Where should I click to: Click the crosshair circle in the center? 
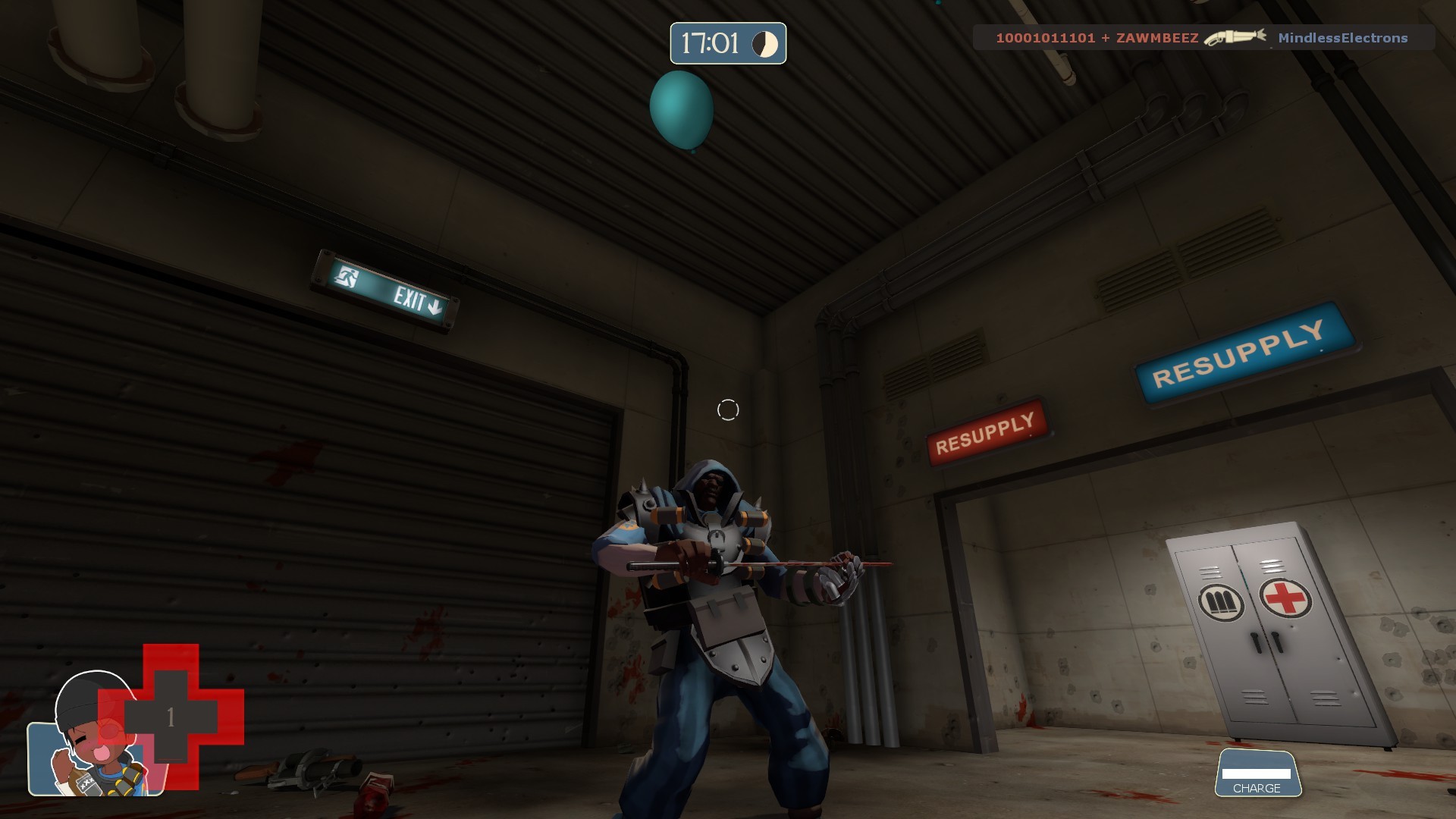click(x=730, y=409)
